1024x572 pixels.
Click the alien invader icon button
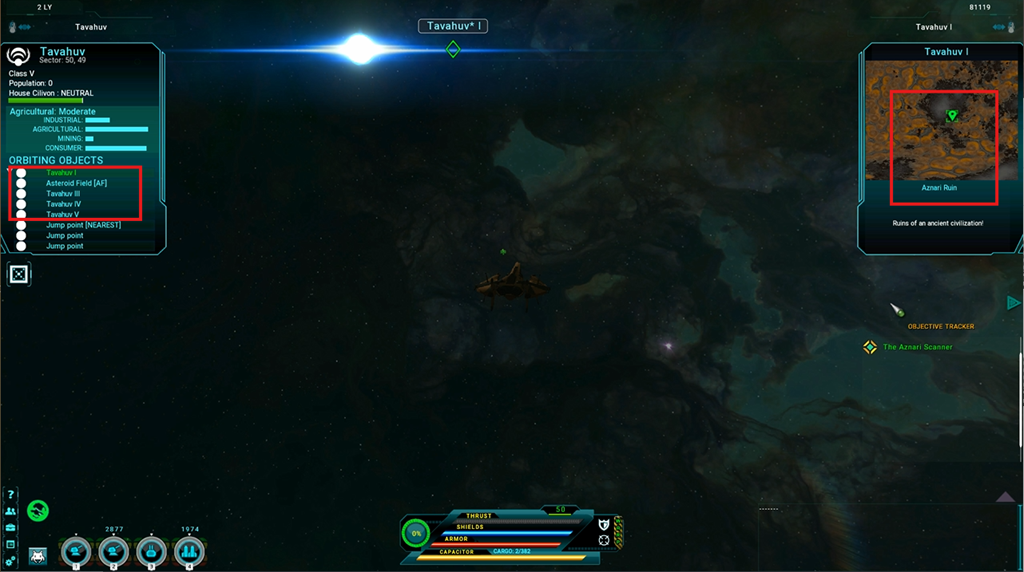tap(38, 555)
